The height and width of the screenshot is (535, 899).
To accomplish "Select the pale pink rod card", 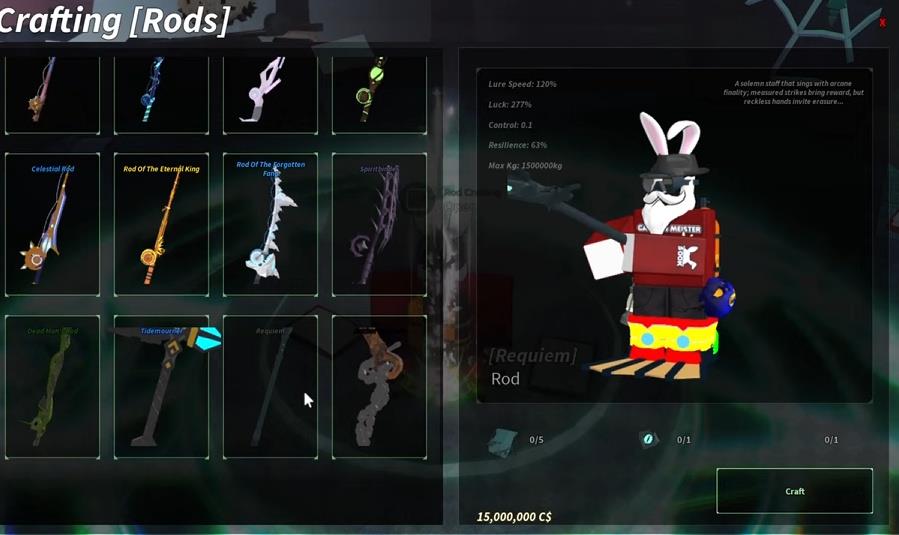I will (x=270, y=93).
